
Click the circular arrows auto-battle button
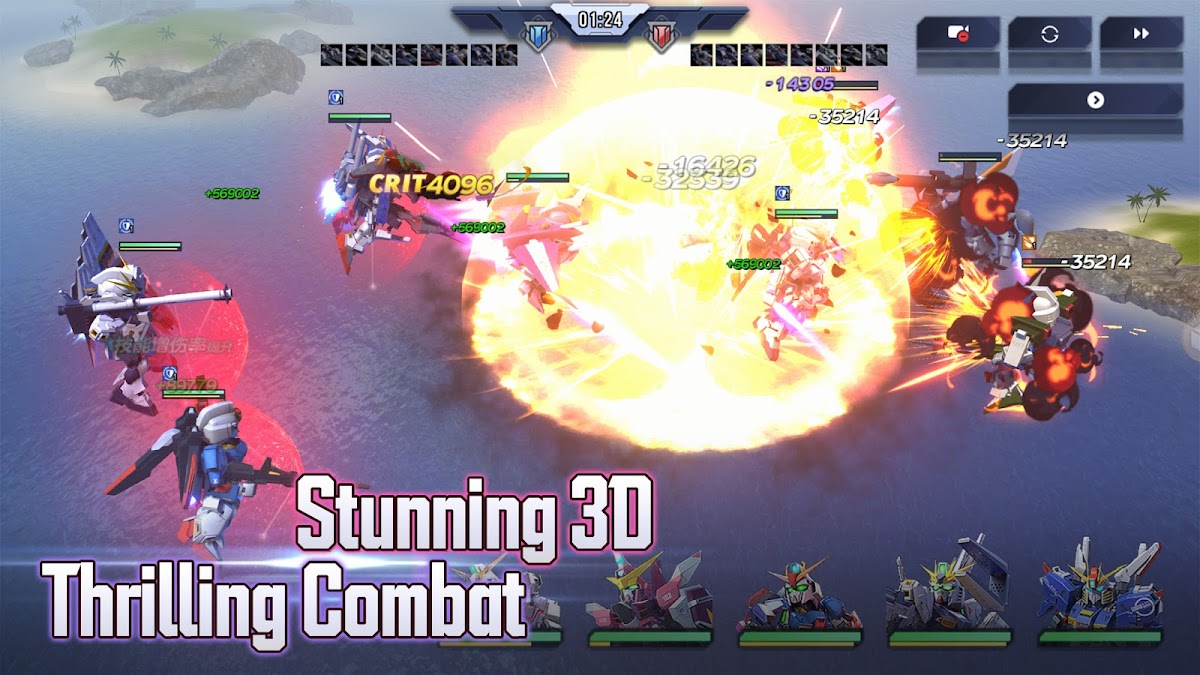1049,34
